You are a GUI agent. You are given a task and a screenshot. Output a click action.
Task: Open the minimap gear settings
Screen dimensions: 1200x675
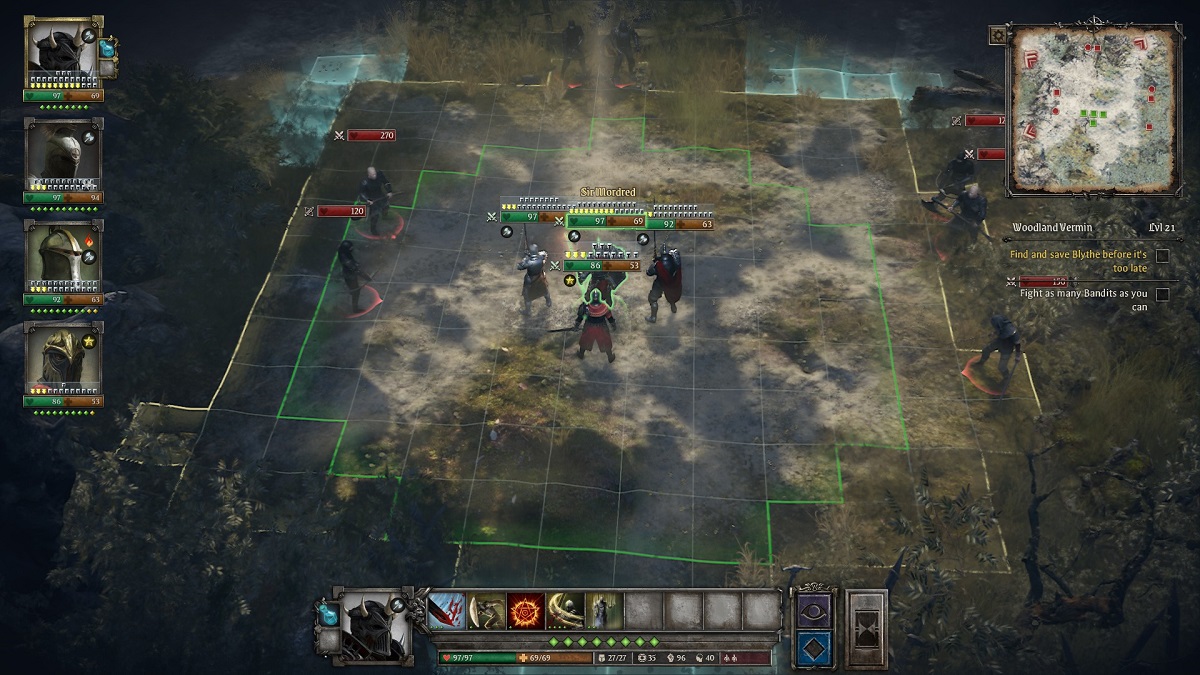[997, 35]
